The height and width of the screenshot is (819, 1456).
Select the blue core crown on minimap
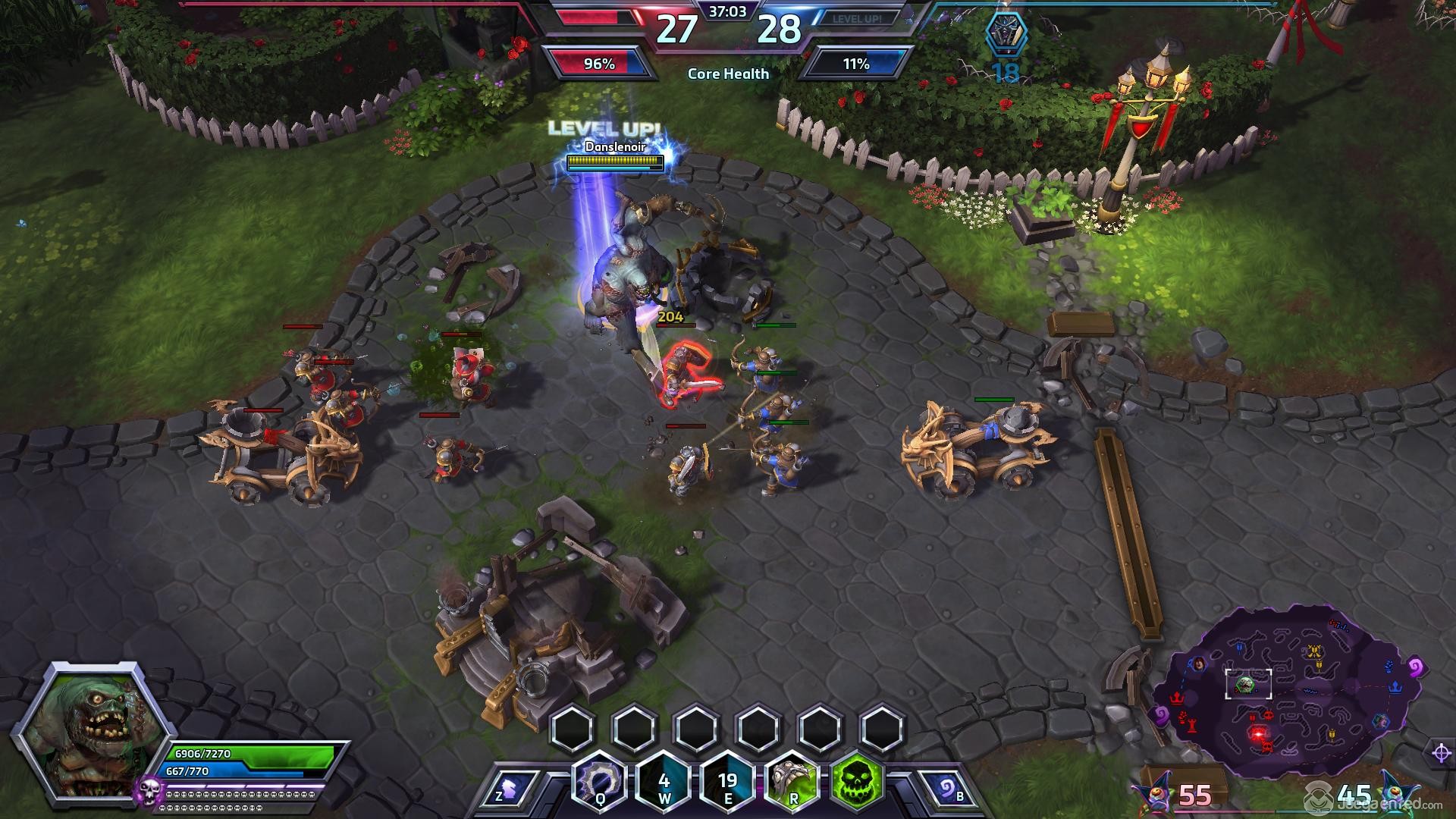(x=1396, y=687)
